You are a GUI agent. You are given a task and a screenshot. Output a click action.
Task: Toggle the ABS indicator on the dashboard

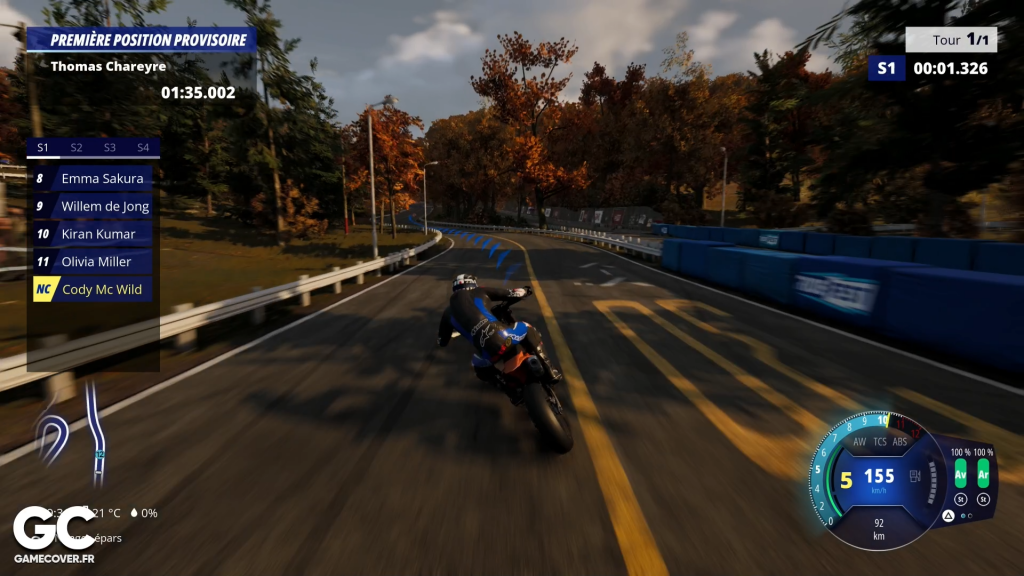[x=900, y=441]
